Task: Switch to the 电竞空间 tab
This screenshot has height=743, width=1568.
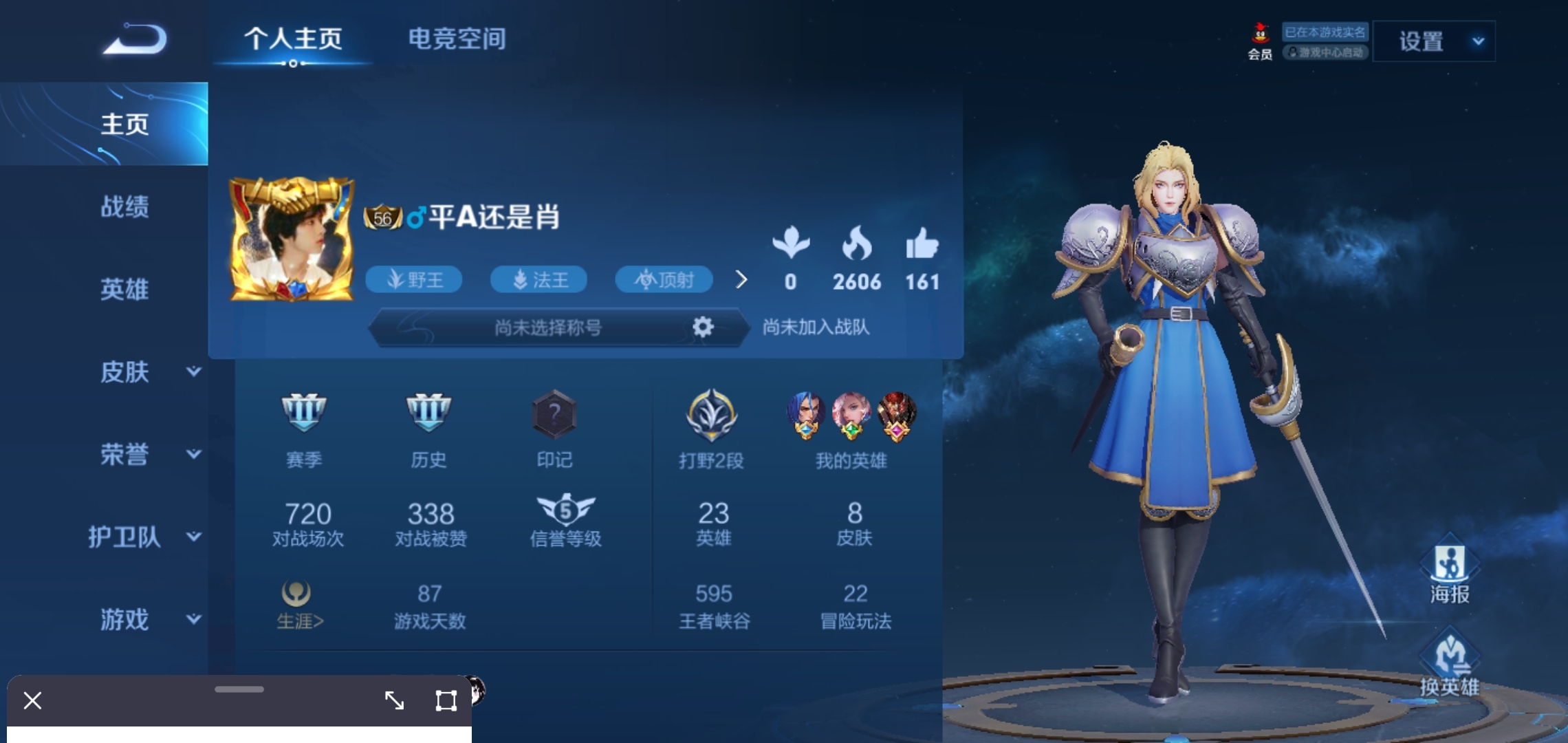Action: pyautogui.click(x=457, y=39)
